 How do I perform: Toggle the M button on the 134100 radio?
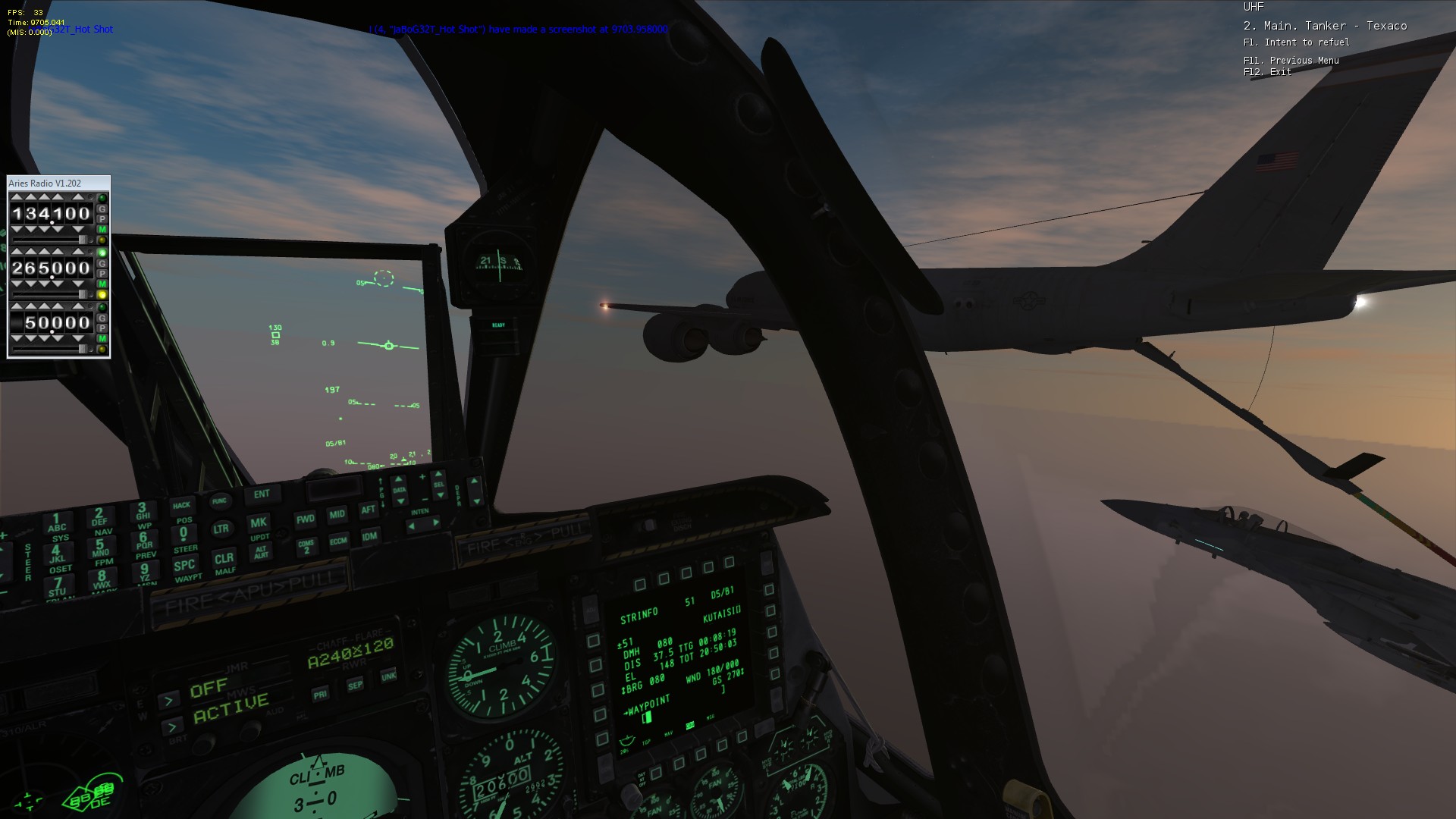(102, 230)
